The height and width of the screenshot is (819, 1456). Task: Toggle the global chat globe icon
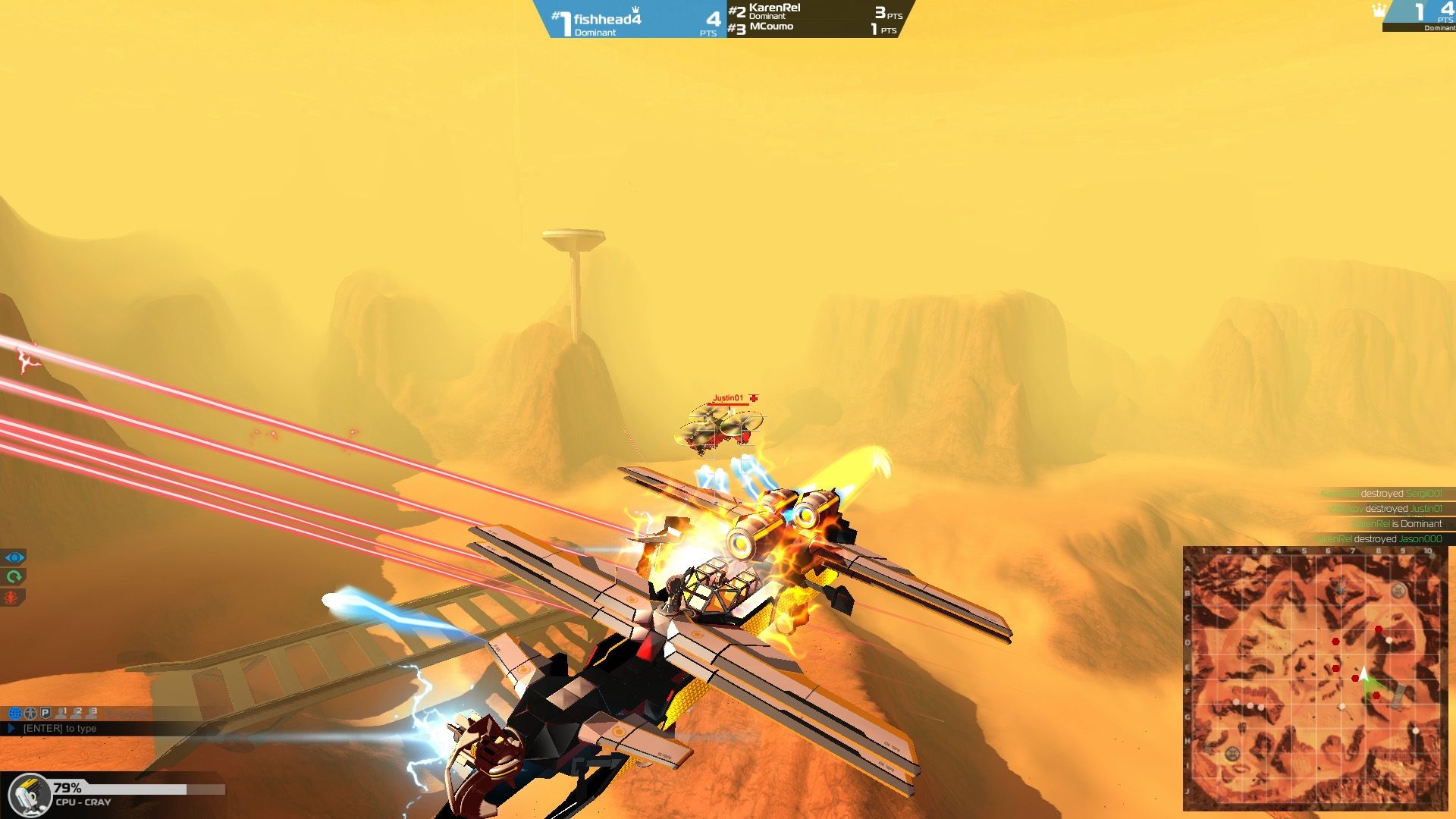[x=15, y=714]
